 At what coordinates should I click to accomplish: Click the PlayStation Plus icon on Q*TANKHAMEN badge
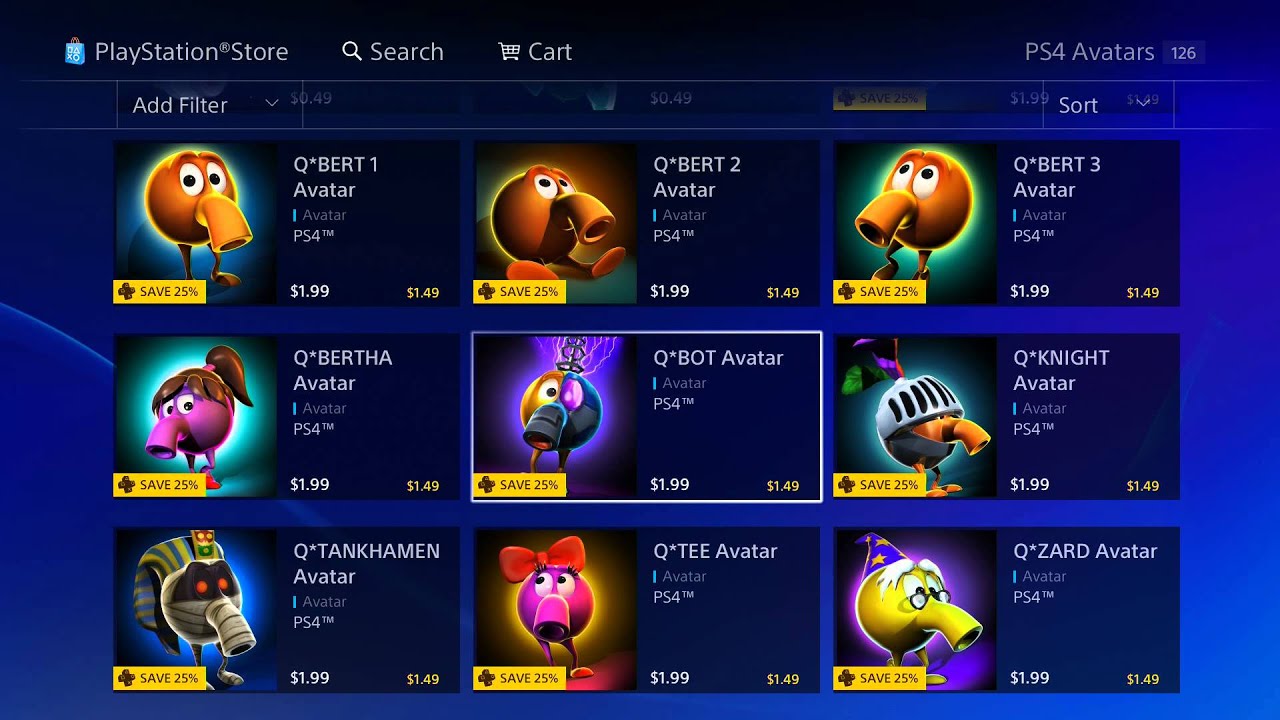pos(126,677)
